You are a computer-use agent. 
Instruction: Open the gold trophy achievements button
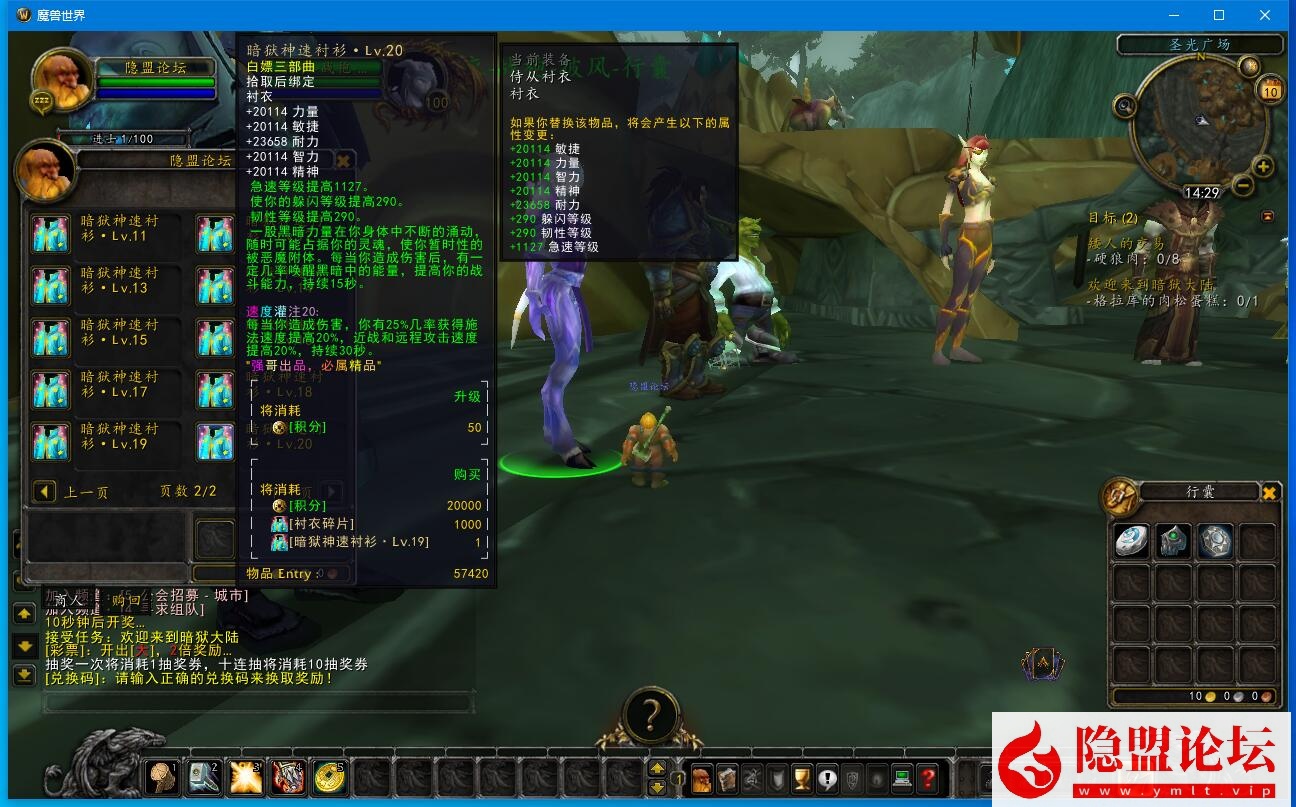[x=801, y=777]
